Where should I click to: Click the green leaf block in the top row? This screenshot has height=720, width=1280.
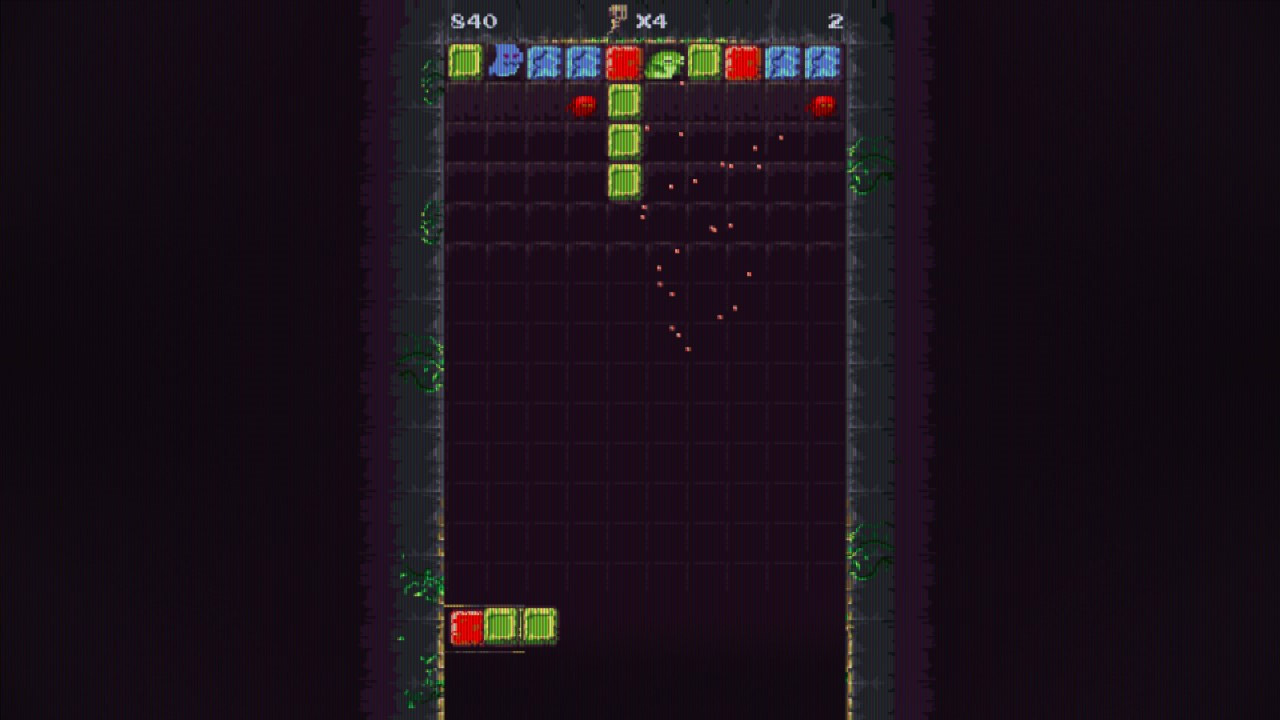pos(662,64)
